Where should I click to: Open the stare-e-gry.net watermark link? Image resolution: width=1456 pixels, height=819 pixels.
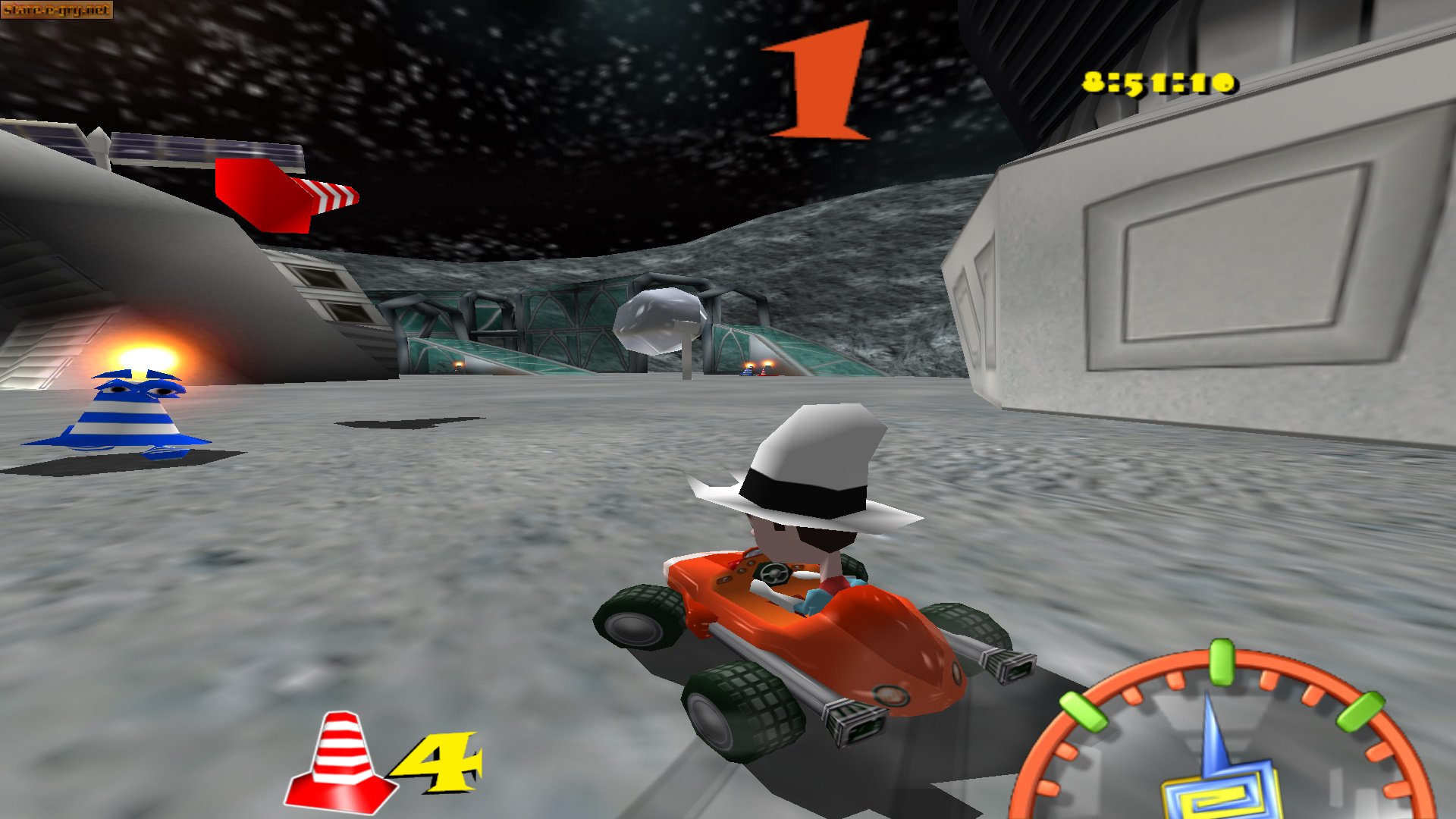[57, 11]
